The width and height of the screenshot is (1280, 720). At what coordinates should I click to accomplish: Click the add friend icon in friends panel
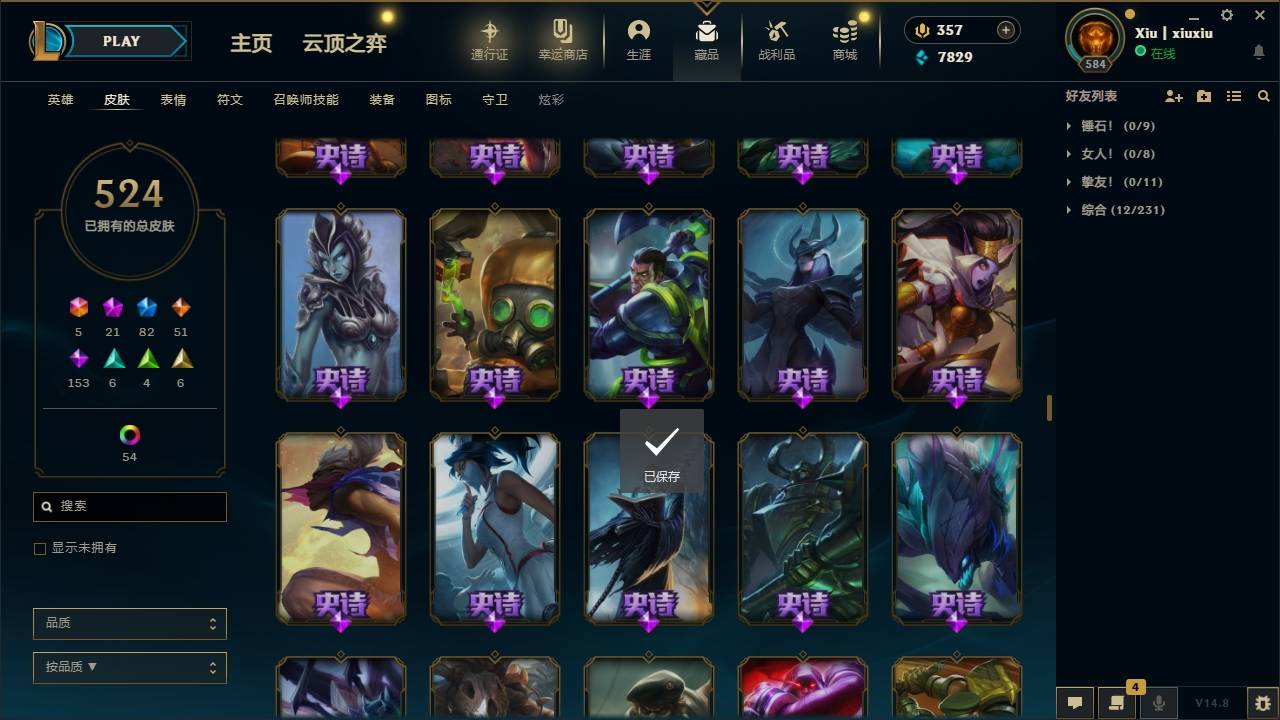pyautogui.click(x=1174, y=96)
